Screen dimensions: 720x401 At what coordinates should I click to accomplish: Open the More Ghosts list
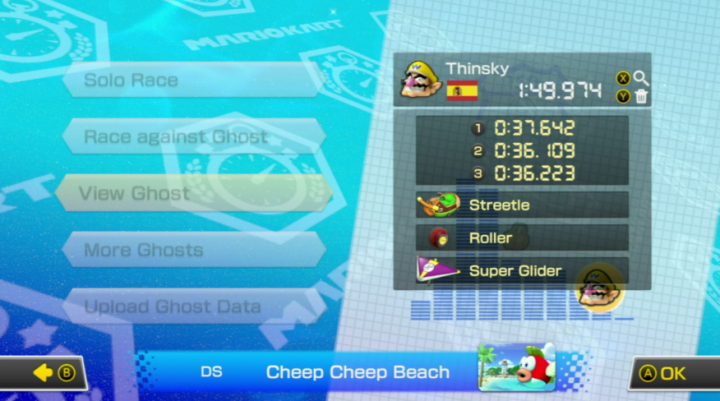tap(190, 250)
